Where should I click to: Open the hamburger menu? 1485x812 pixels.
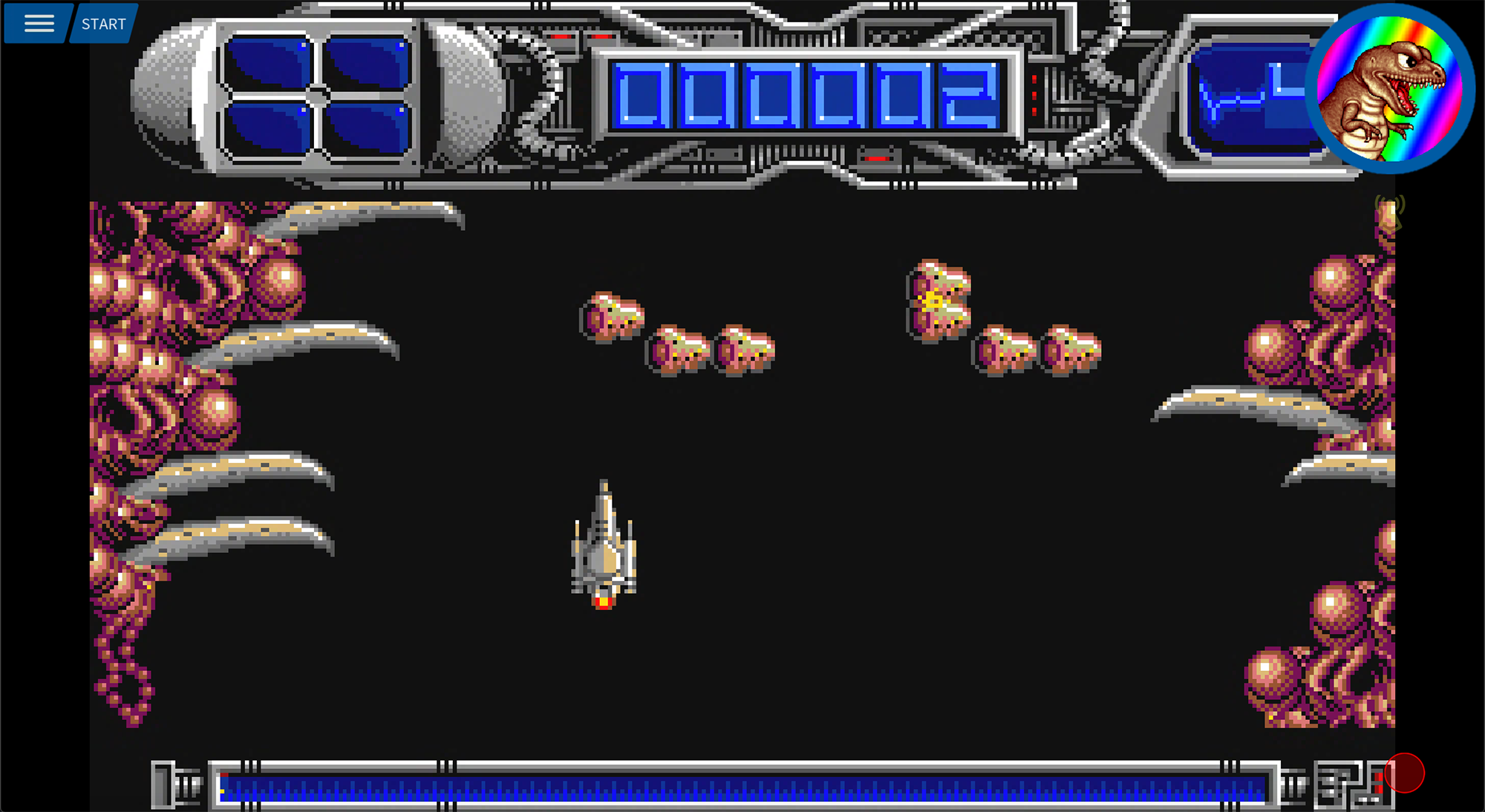click(x=39, y=24)
